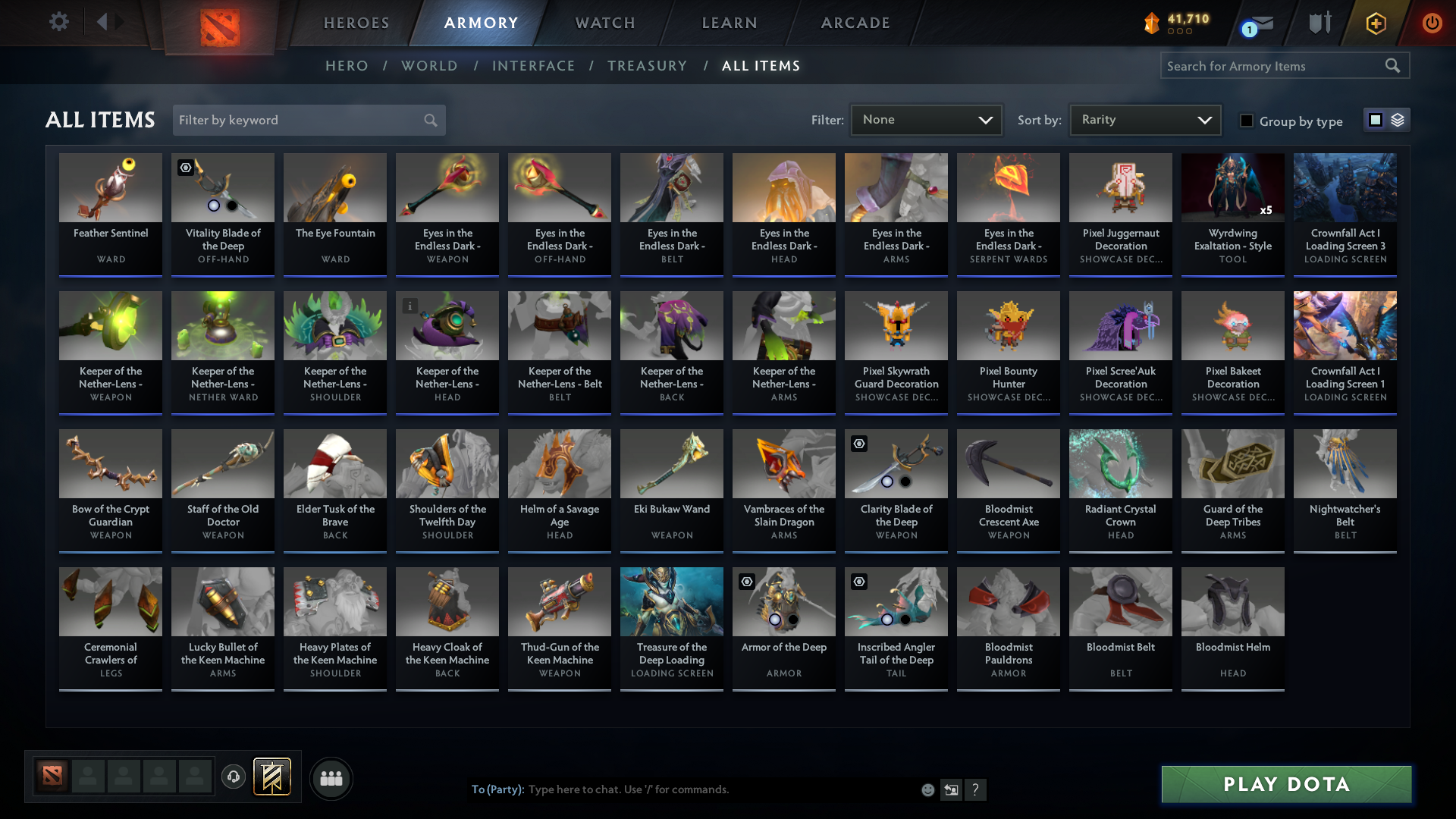Click the PLAY DOTA button
This screenshot has height=819, width=1456.
coord(1285,784)
